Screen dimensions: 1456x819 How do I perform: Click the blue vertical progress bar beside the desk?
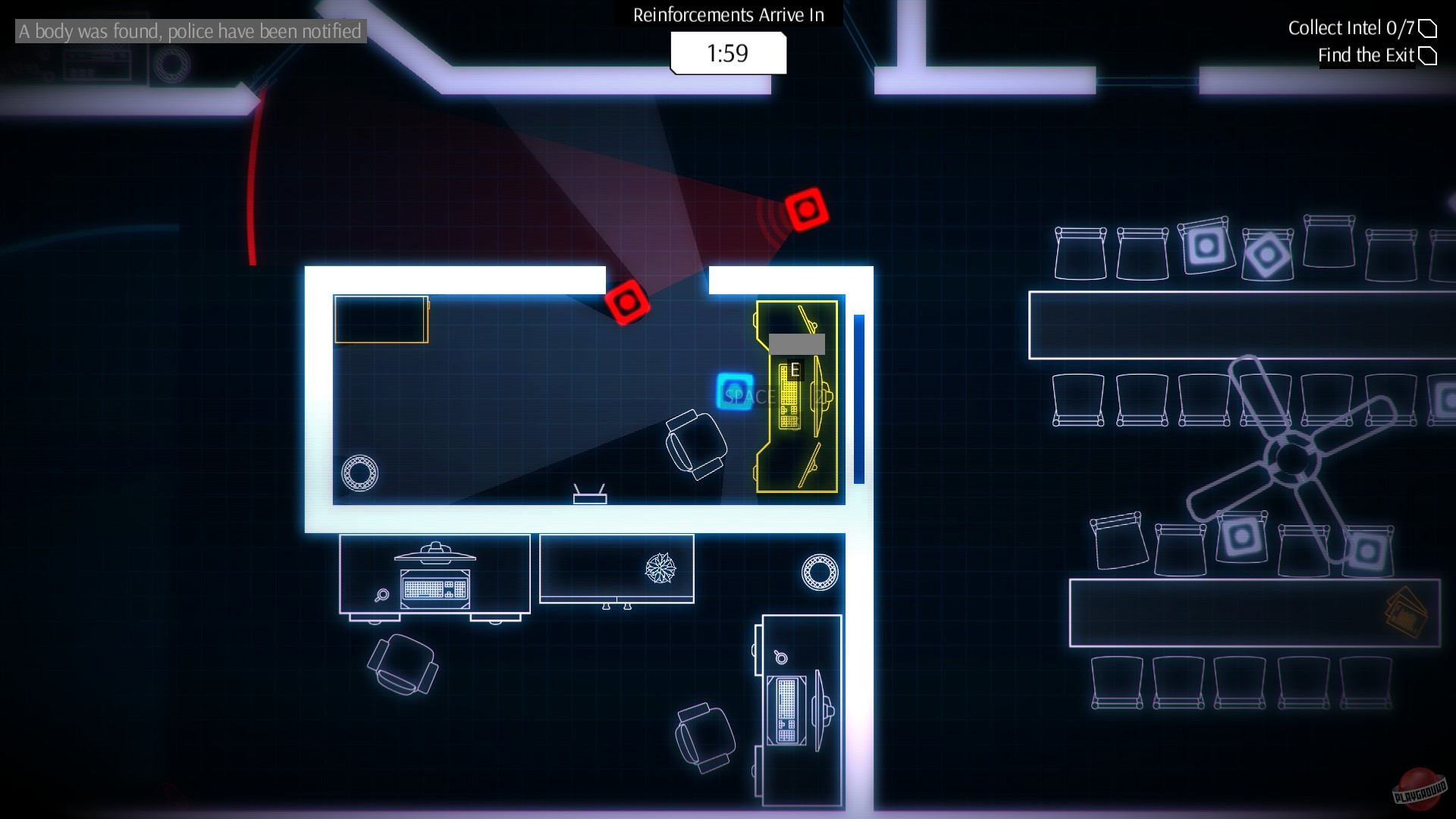click(858, 398)
